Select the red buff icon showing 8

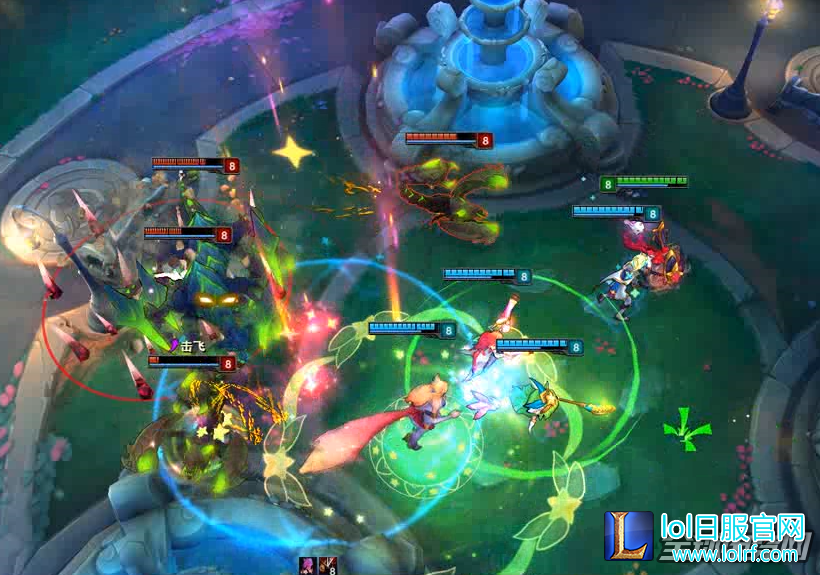click(329, 566)
